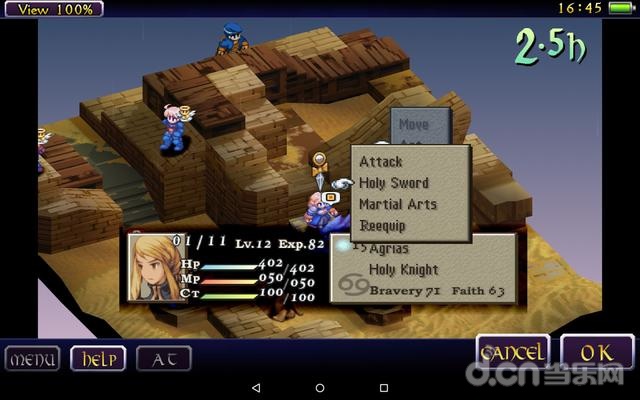Viewport: 640px width, 400px height.
Task: Select Move in the background menu
Action: [x=413, y=125]
